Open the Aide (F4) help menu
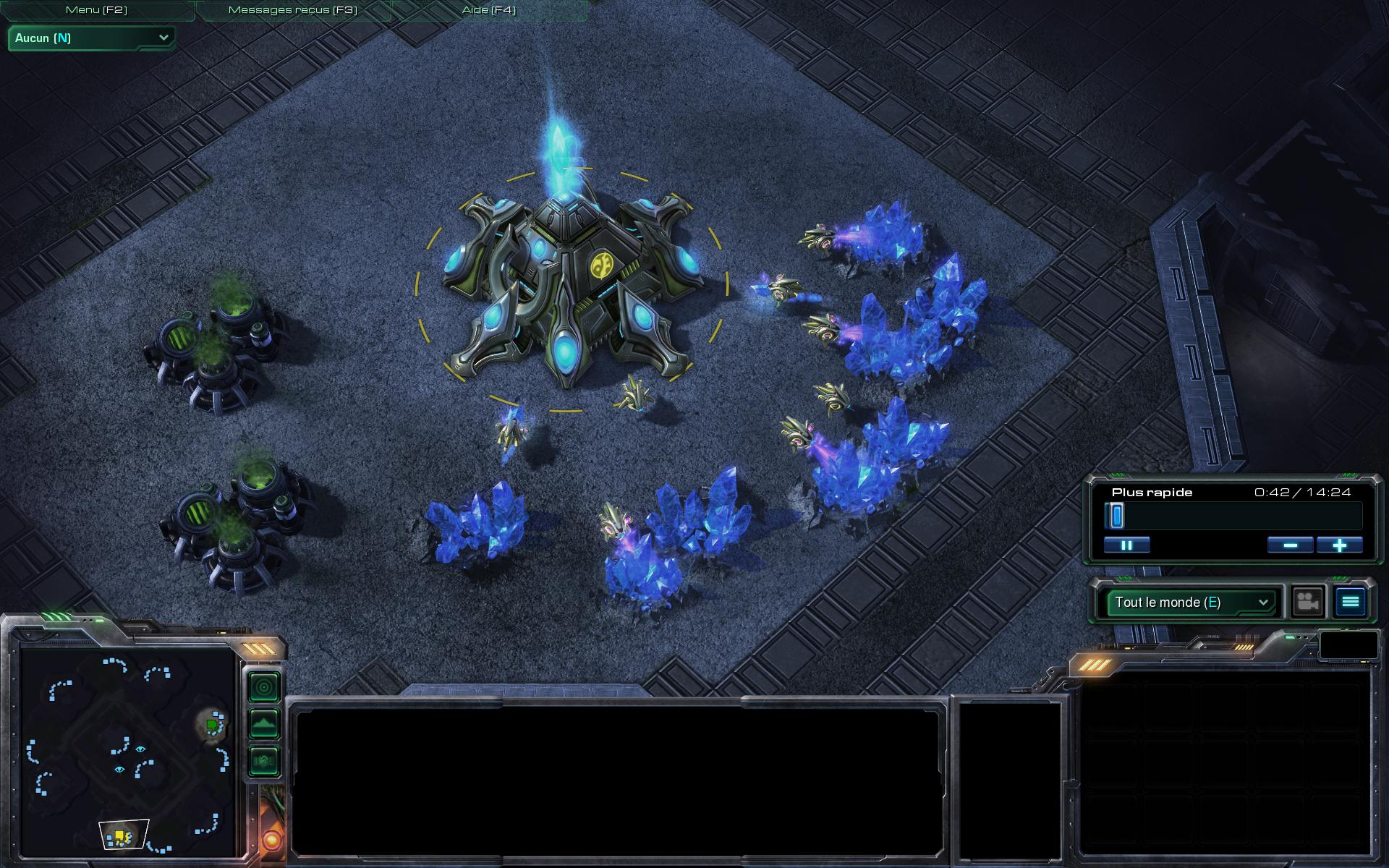 488,10
